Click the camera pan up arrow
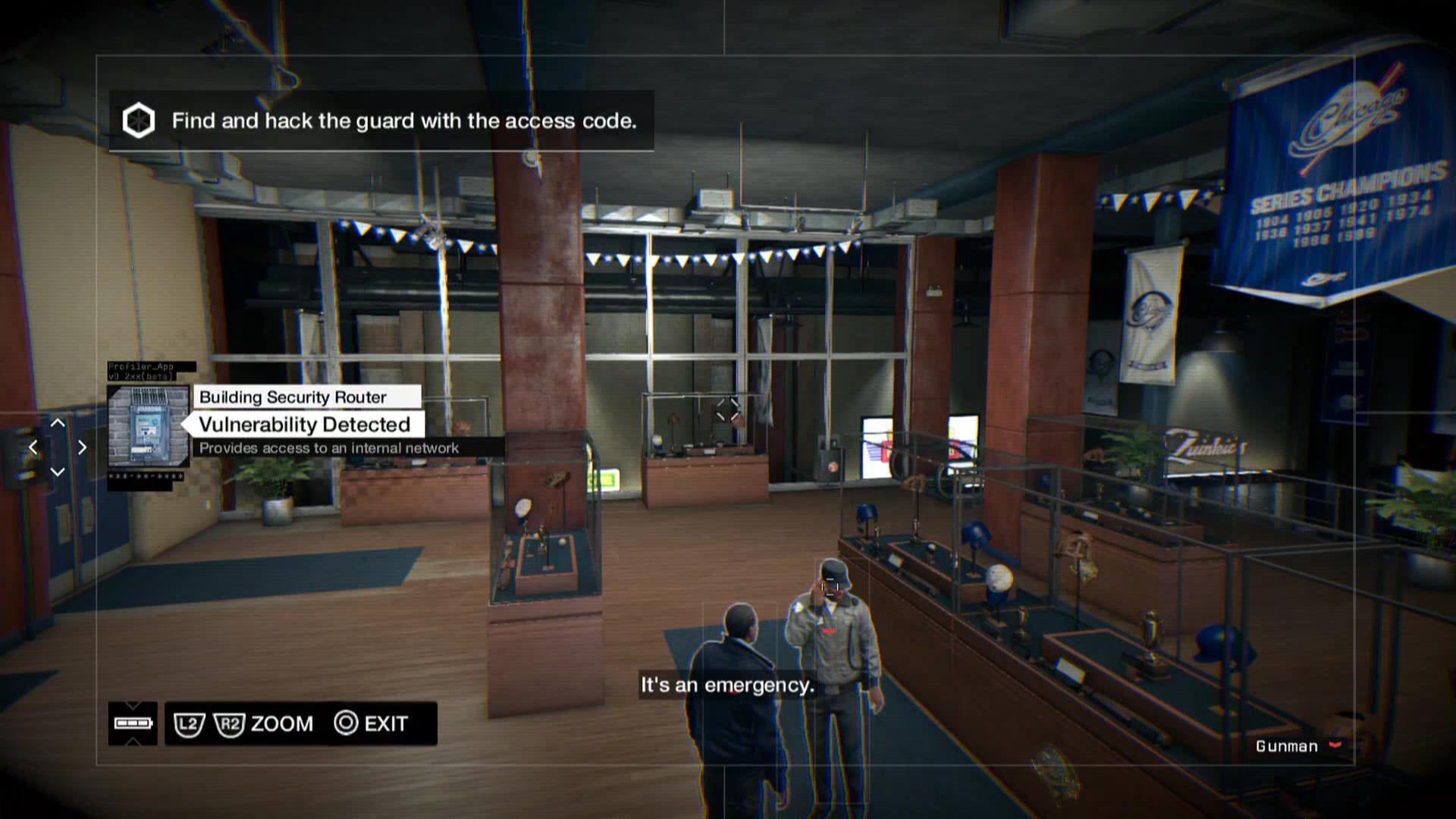1456x819 pixels. click(x=58, y=423)
